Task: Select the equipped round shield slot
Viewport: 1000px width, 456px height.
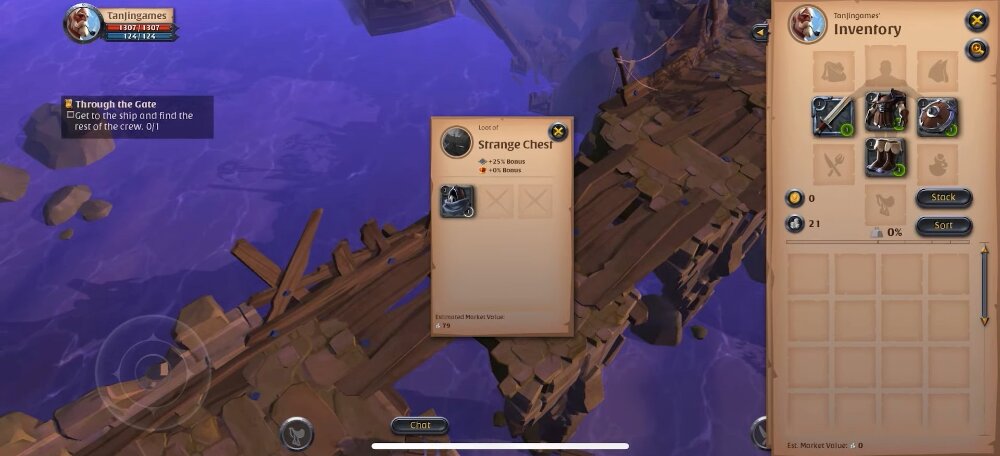Action: coord(937,116)
